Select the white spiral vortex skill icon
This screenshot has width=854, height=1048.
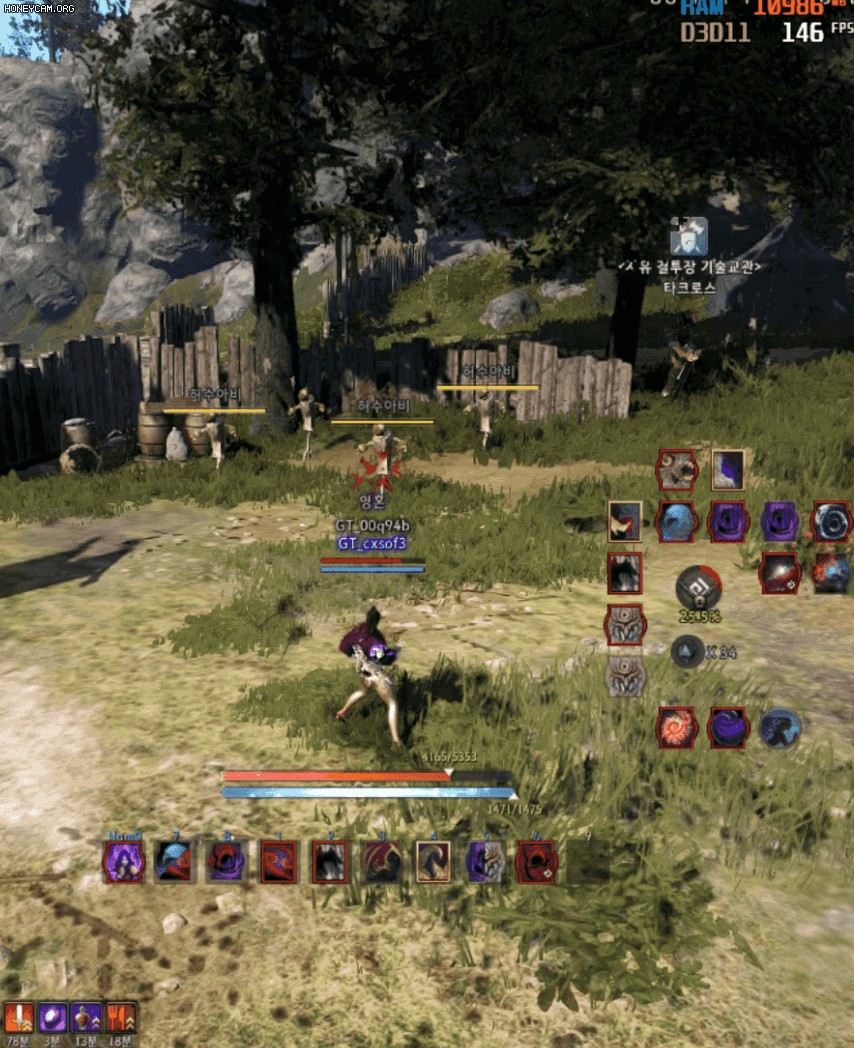(x=830, y=521)
